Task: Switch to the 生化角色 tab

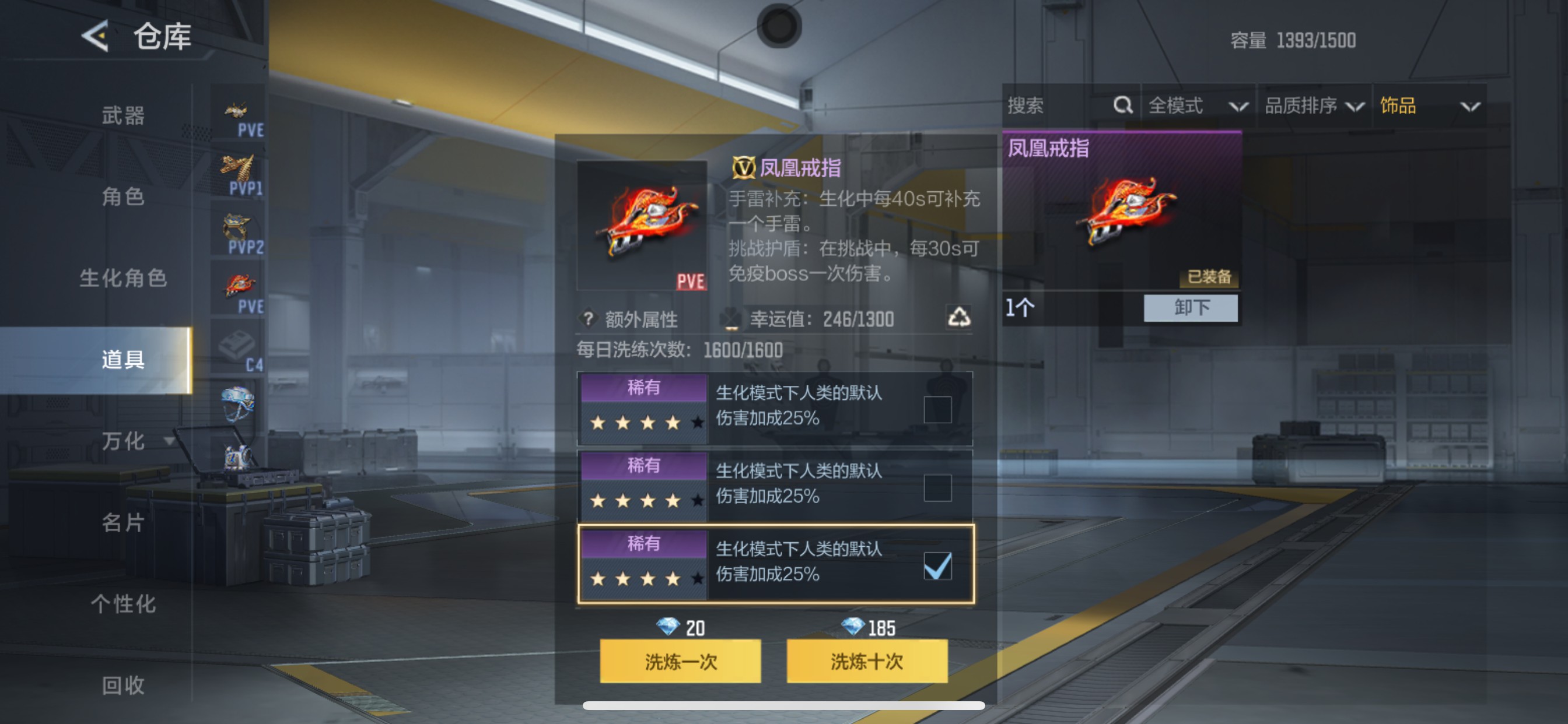Action: [123, 279]
